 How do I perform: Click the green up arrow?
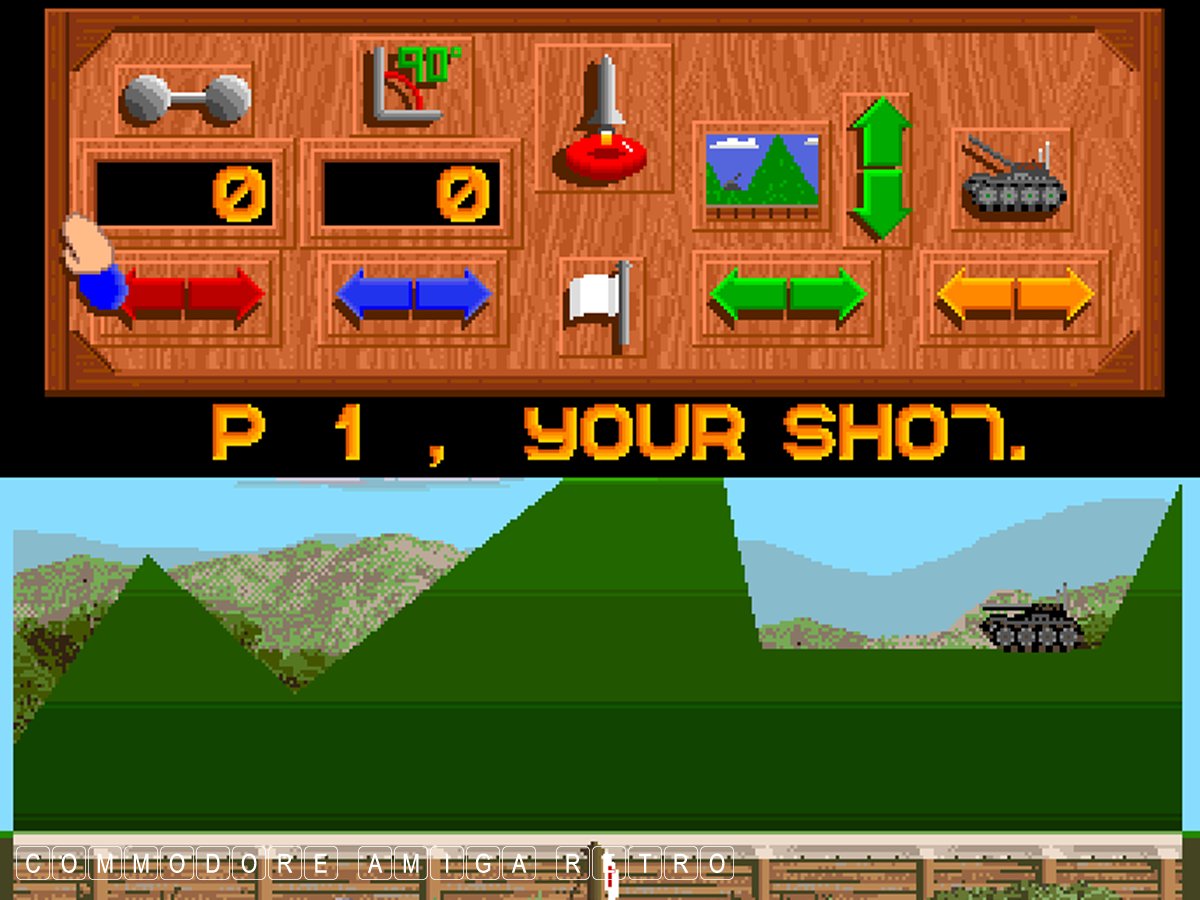click(x=880, y=131)
